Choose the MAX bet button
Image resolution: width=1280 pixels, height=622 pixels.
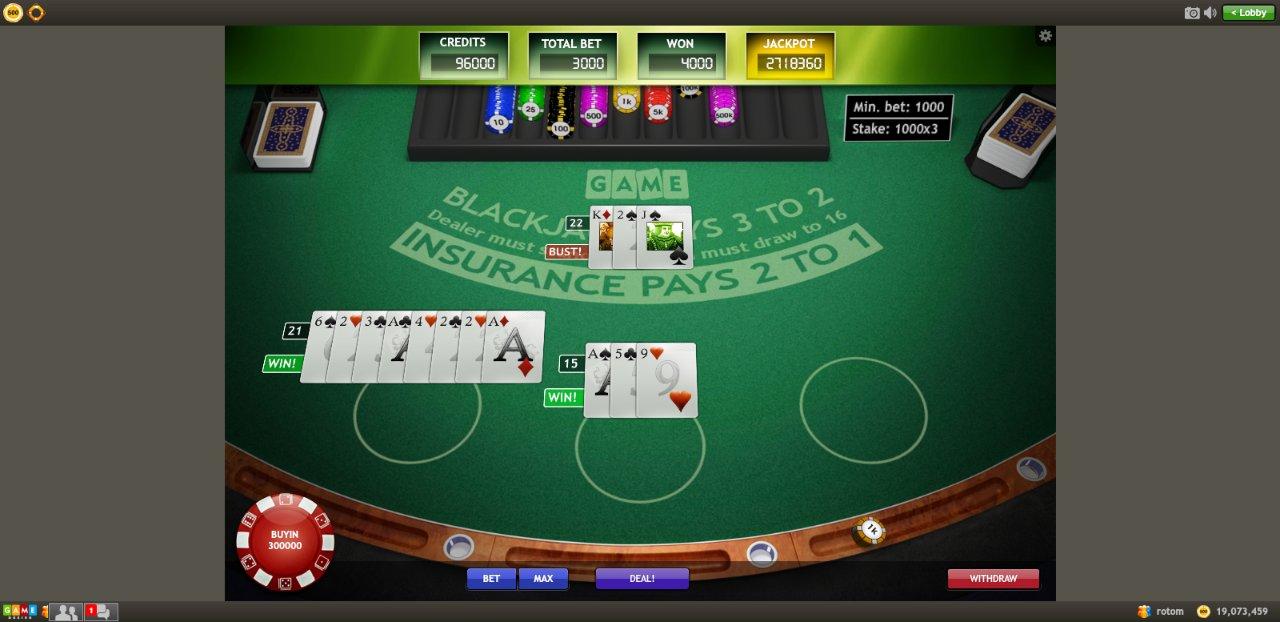click(x=543, y=578)
